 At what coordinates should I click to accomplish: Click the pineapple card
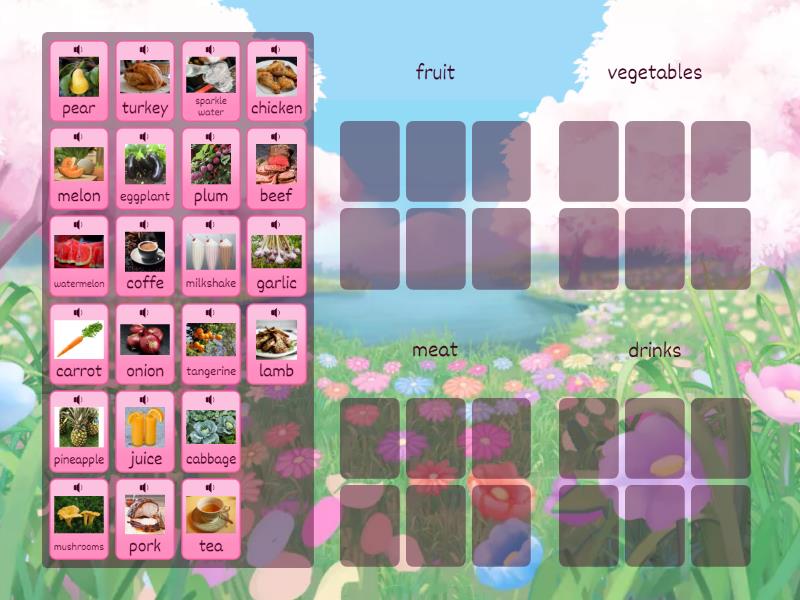click(x=79, y=431)
